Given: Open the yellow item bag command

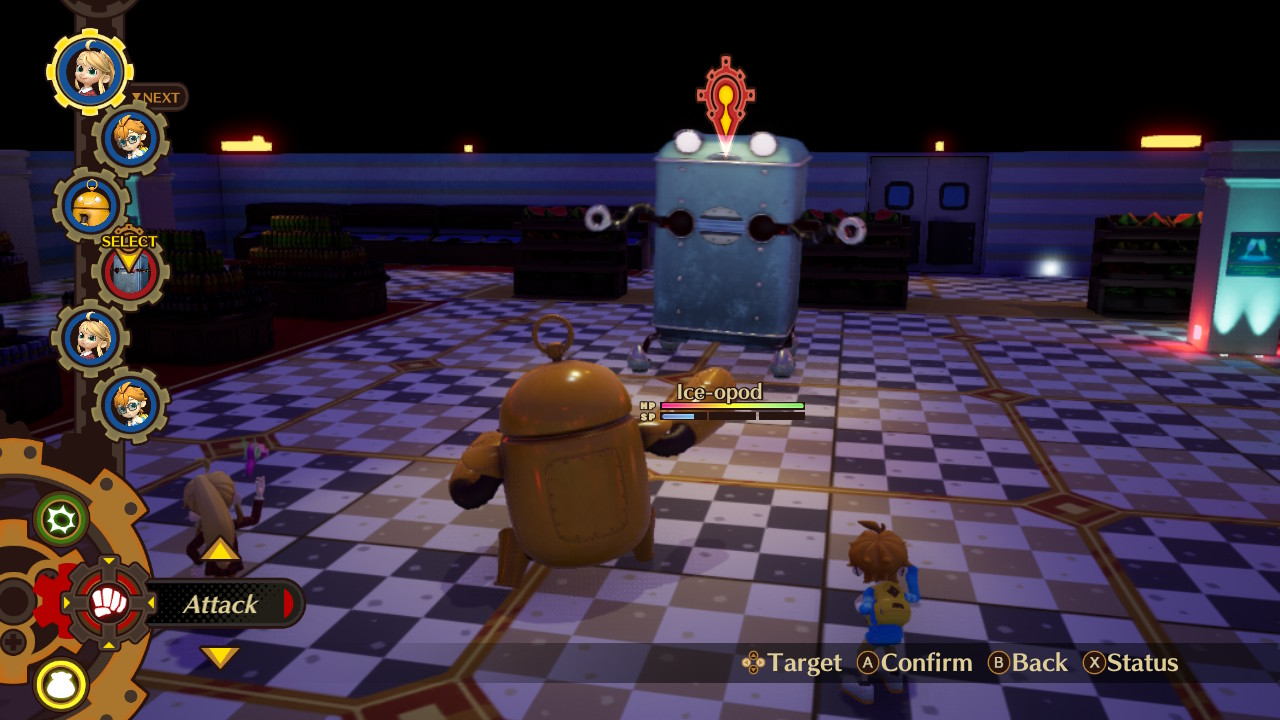Looking at the screenshot, I should pyautogui.click(x=61, y=685).
